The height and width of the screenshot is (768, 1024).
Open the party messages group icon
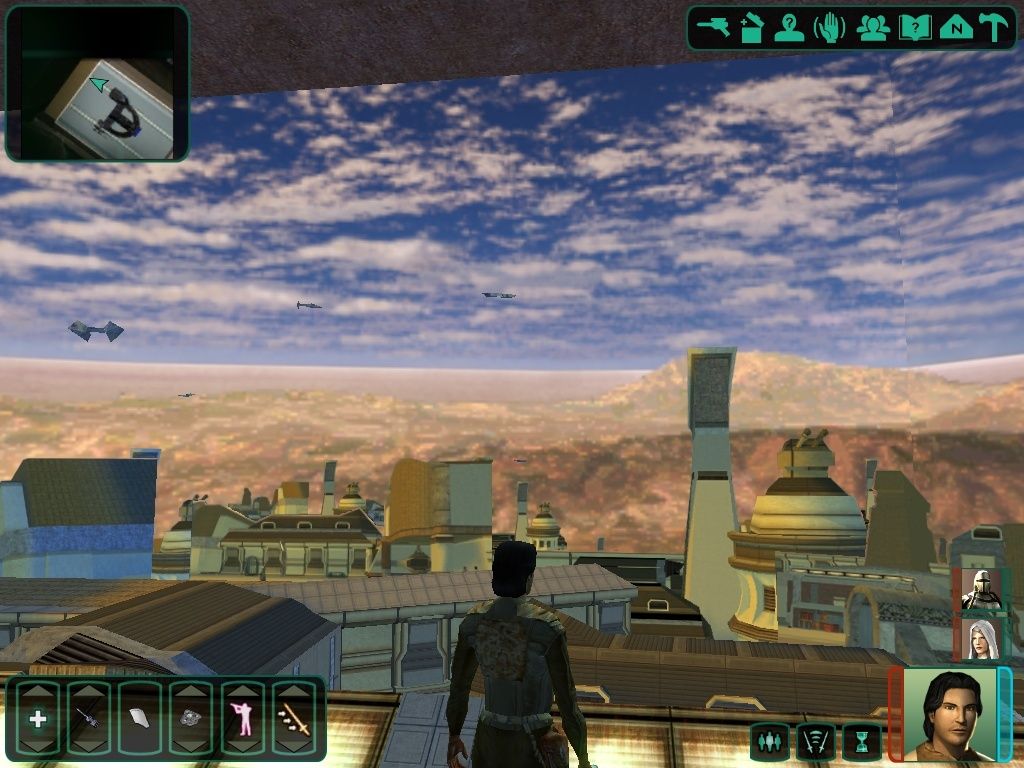[x=873, y=27]
